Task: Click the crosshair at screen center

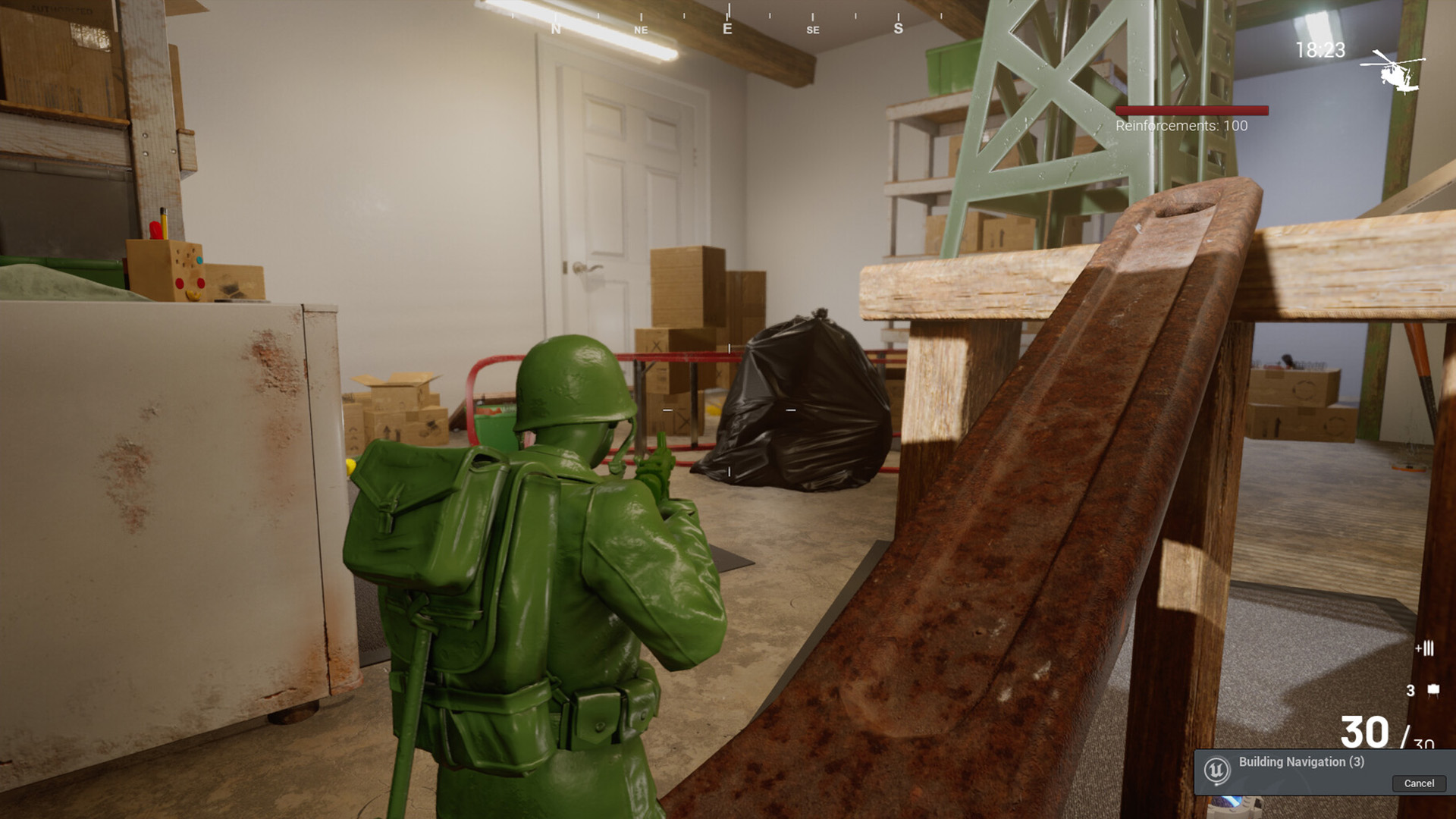Action: pyautogui.click(x=728, y=409)
